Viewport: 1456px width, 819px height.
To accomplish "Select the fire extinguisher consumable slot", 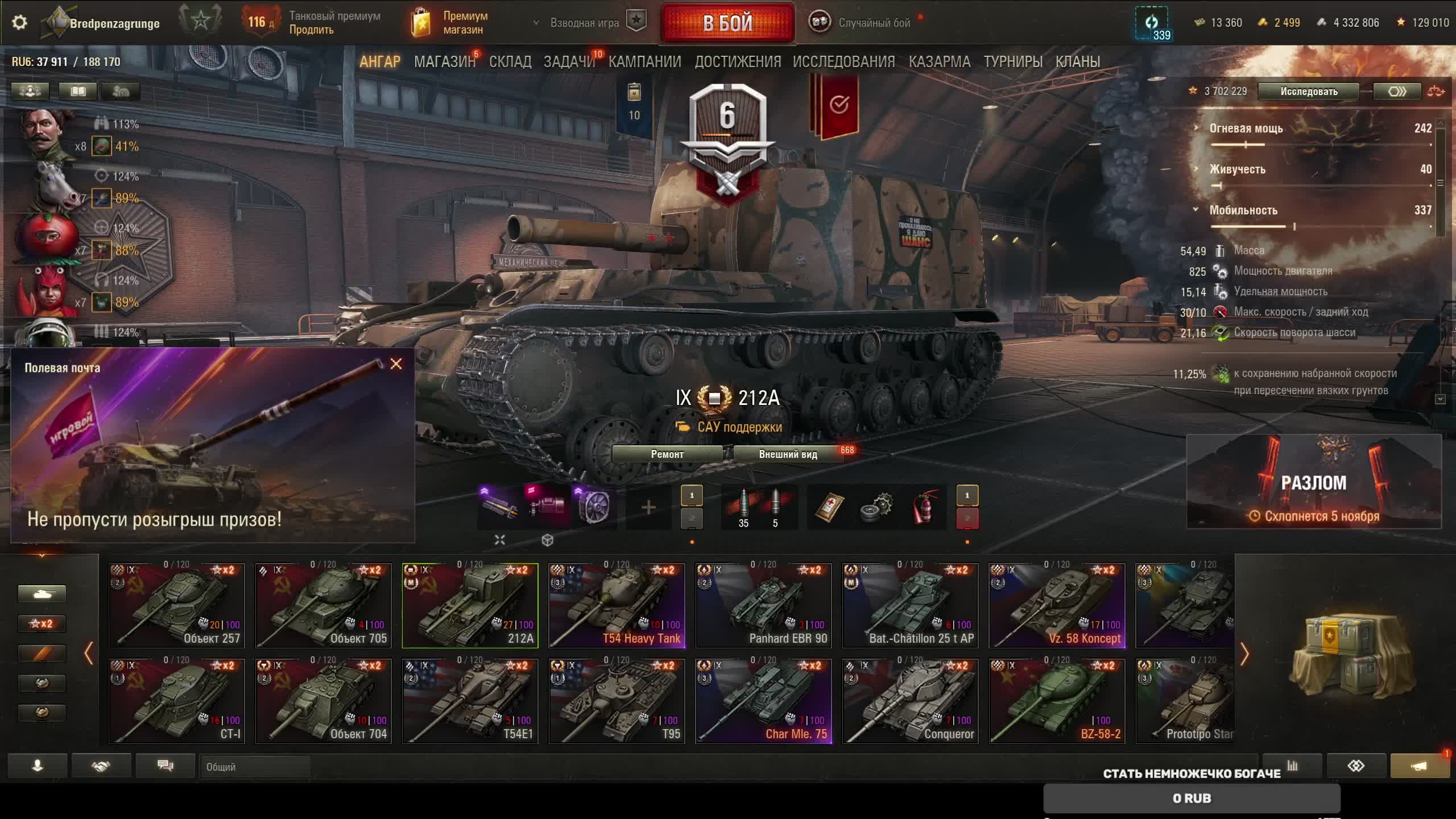I will (x=924, y=506).
